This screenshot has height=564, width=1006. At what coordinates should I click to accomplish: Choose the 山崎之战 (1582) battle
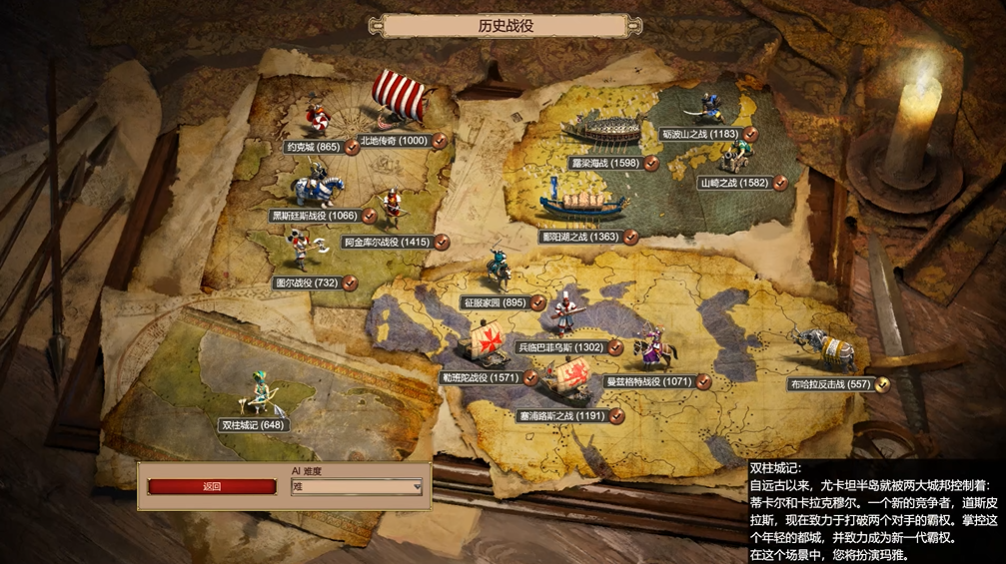734,183
